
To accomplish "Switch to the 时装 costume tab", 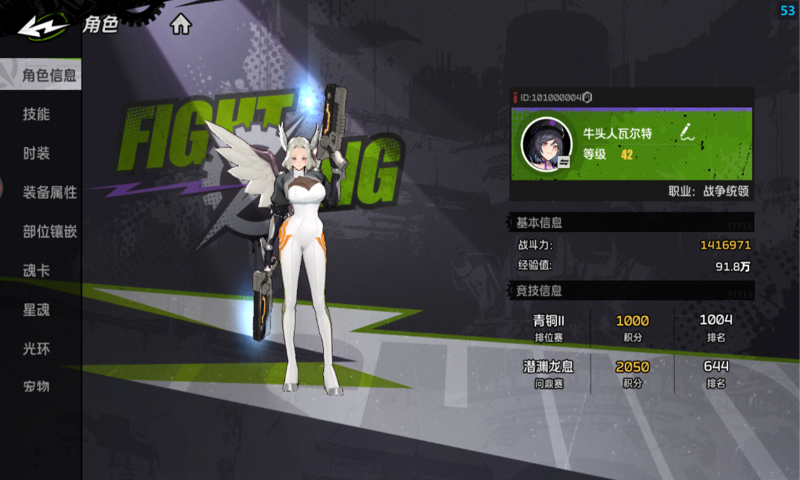I will tap(36, 153).
